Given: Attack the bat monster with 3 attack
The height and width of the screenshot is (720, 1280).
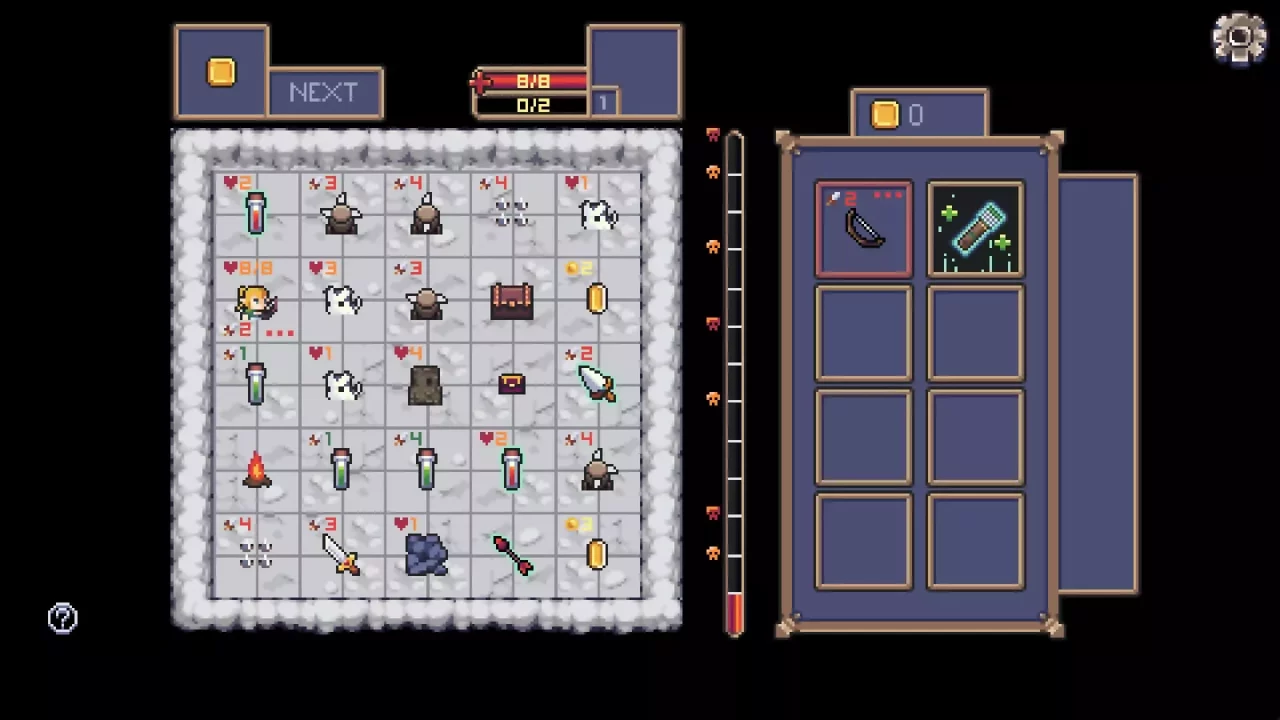Looking at the screenshot, I should [x=340, y=215].
